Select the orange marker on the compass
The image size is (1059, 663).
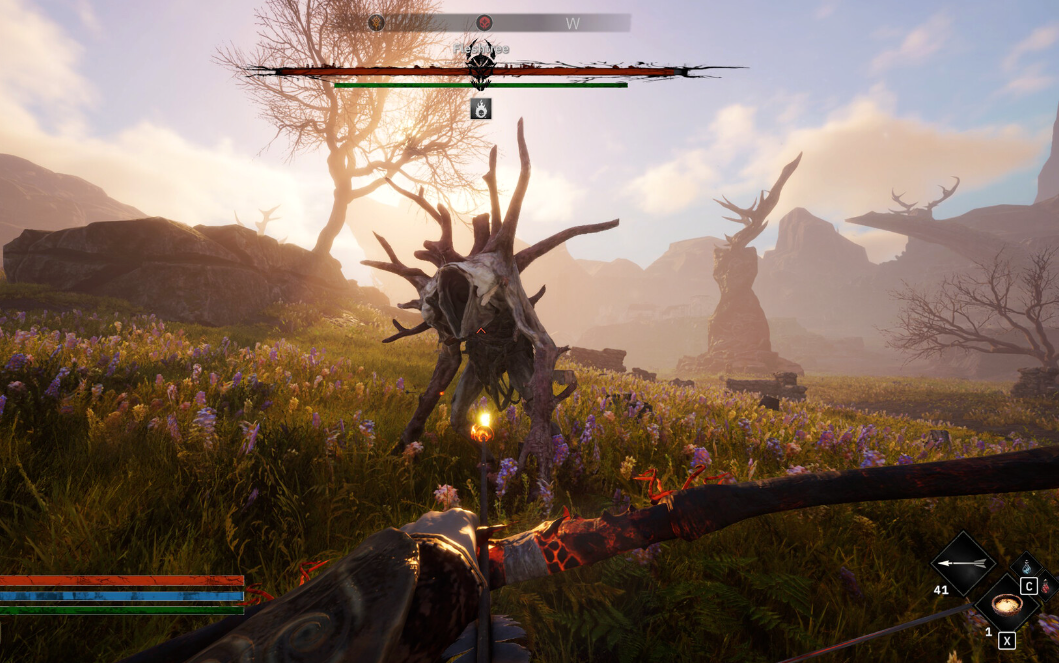point(376,22)
